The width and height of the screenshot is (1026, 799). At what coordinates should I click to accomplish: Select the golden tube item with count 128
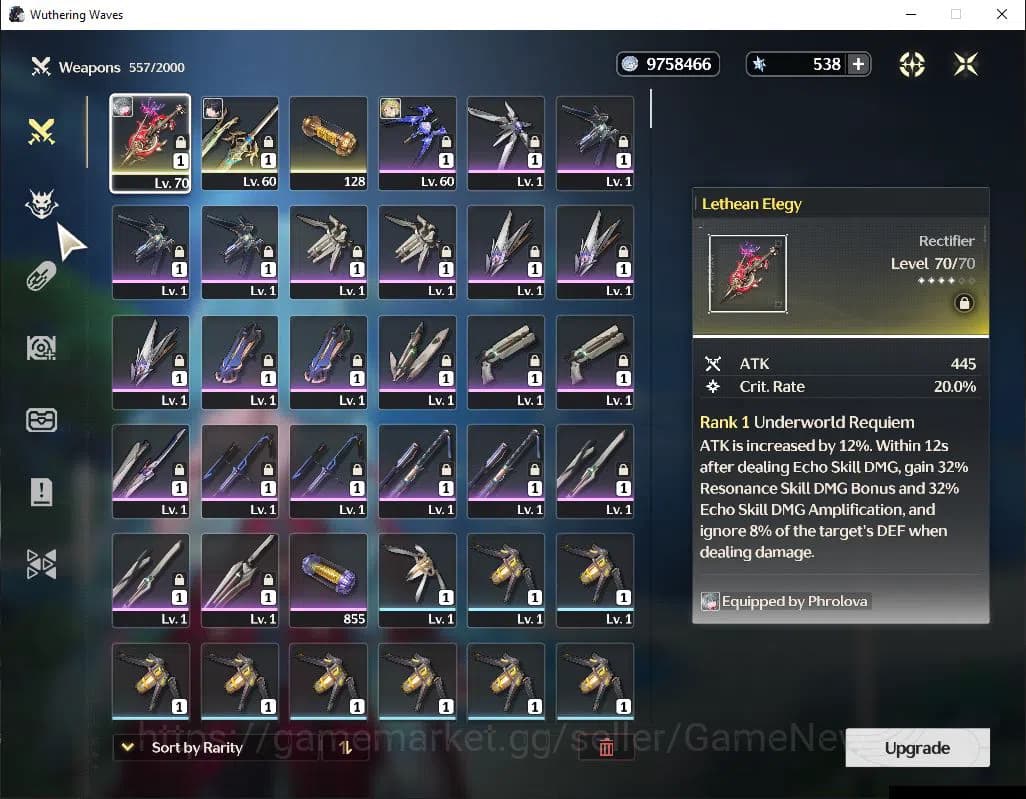point(328,142)
